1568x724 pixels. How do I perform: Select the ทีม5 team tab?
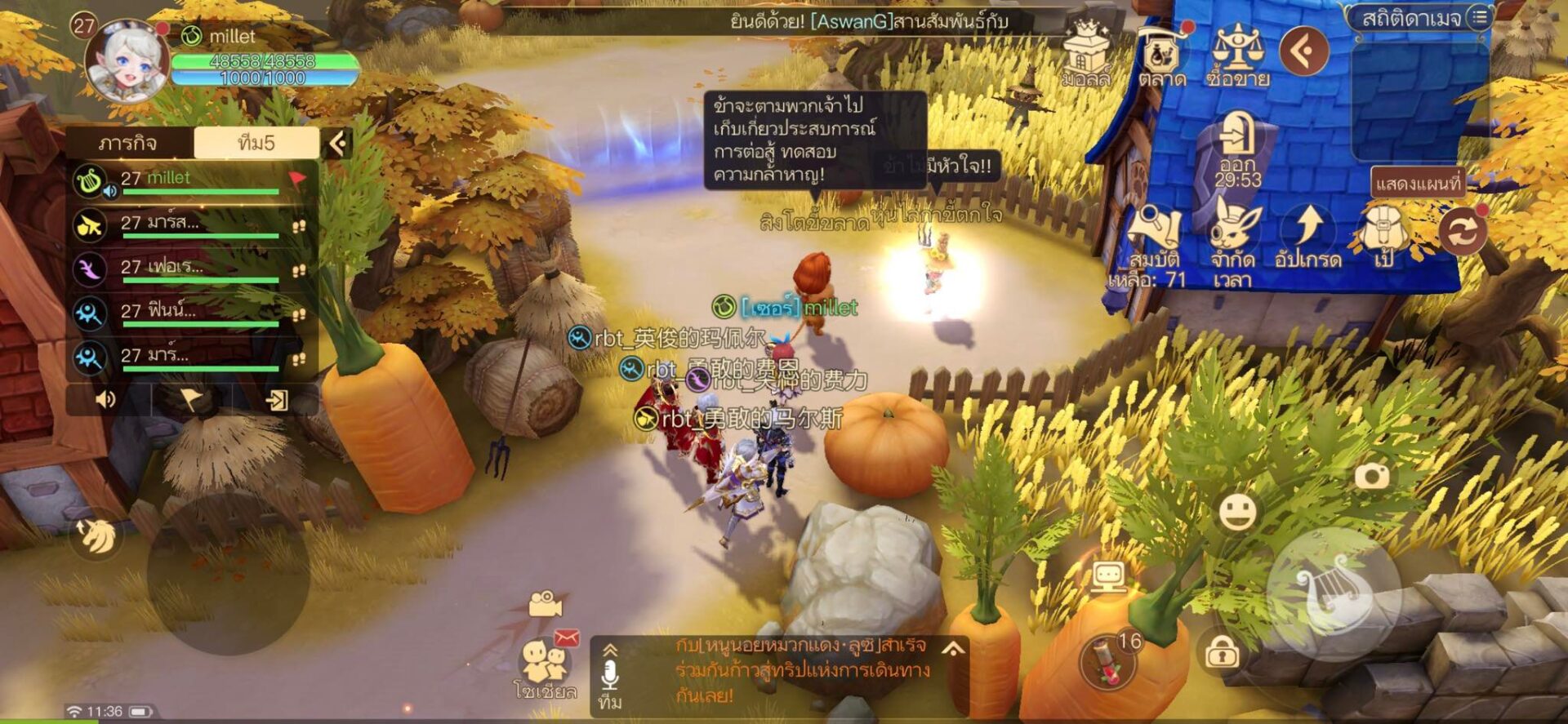pyautogui.click(x=256, y=144)
